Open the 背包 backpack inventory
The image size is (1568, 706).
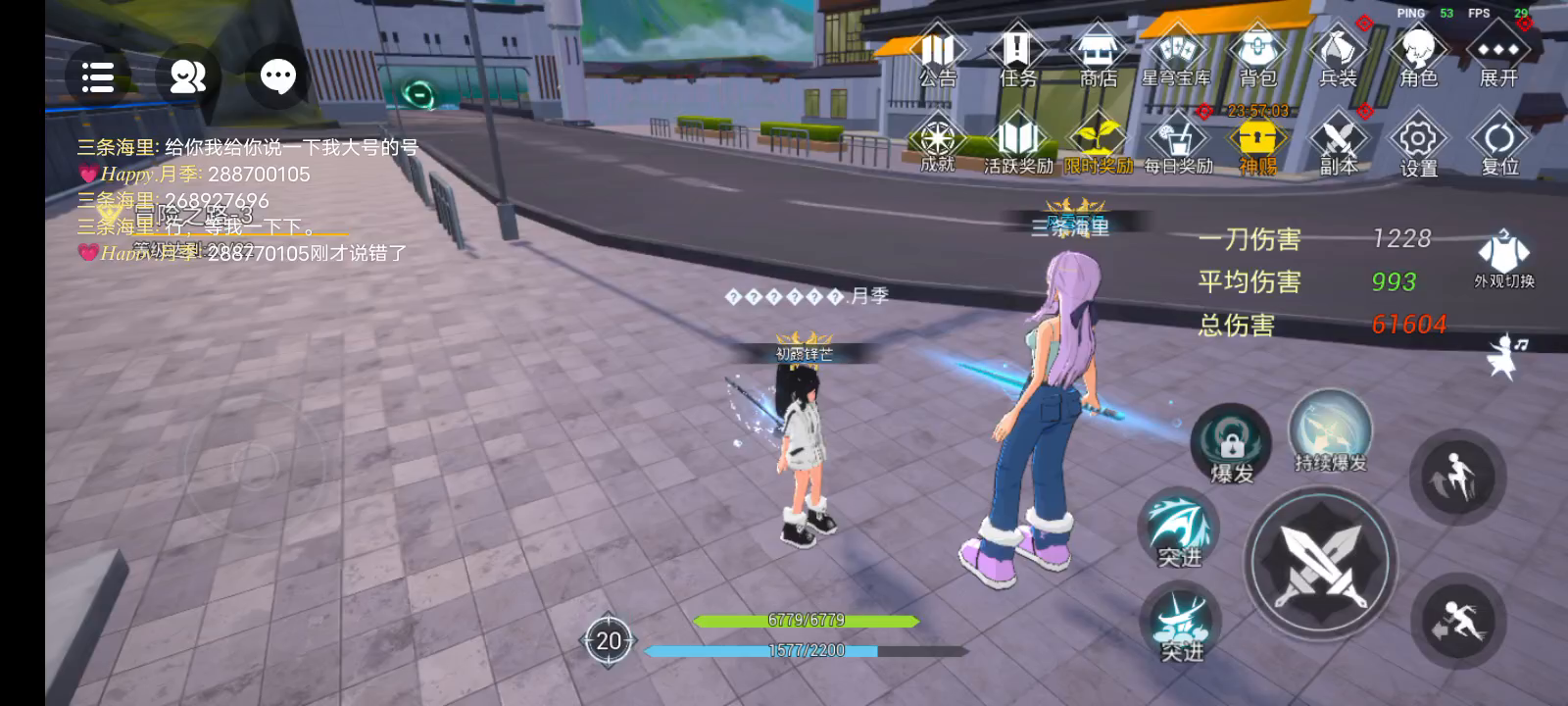coord(1257,56)
